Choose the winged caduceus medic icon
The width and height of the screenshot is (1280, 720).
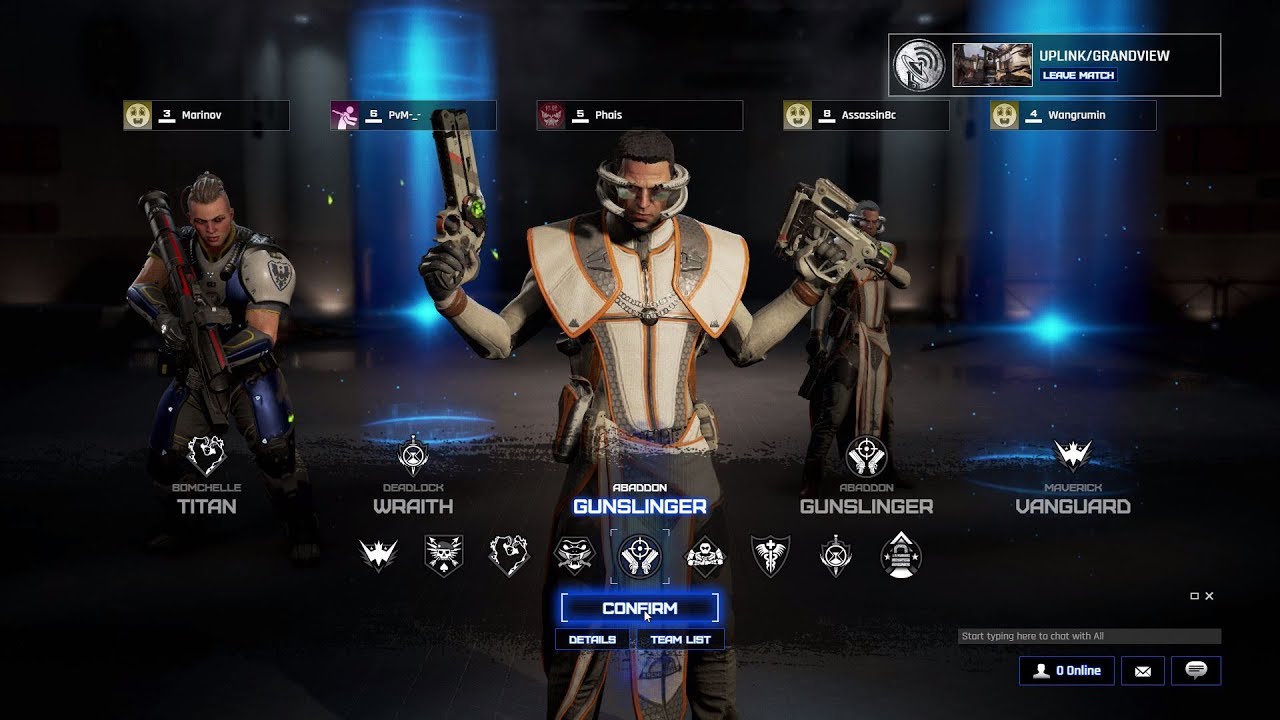[x=770, y=556]
